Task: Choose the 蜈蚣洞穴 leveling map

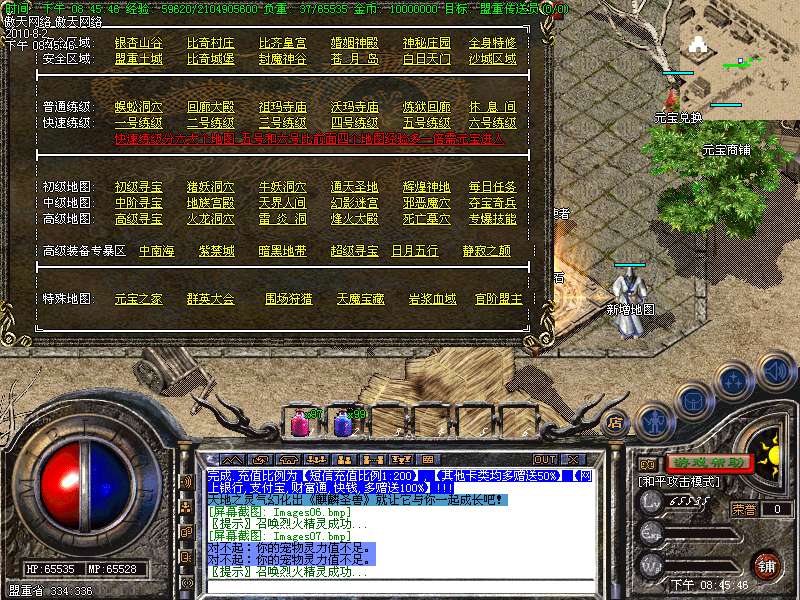Action: (139, 107)
